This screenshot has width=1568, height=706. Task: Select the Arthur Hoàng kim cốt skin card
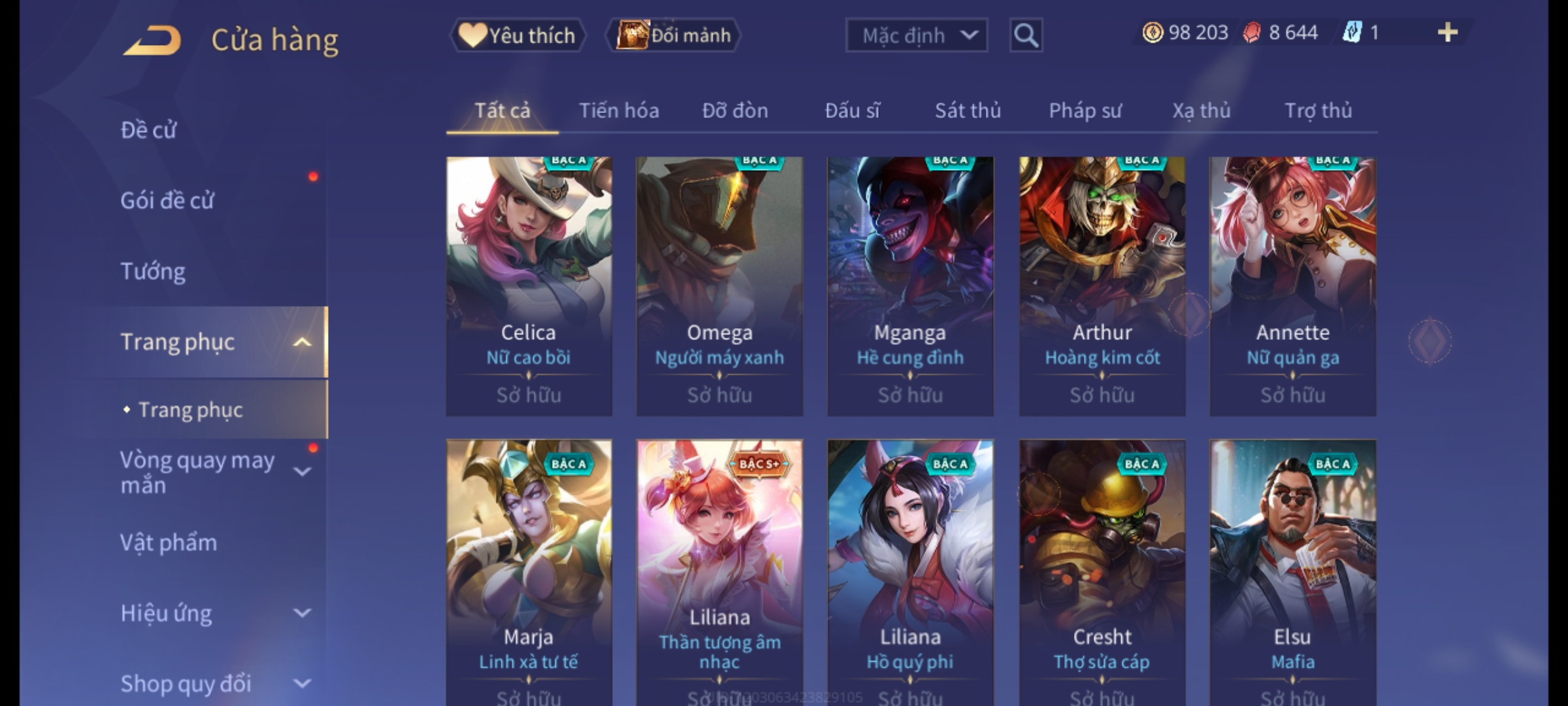click(x=1102, y=286)
